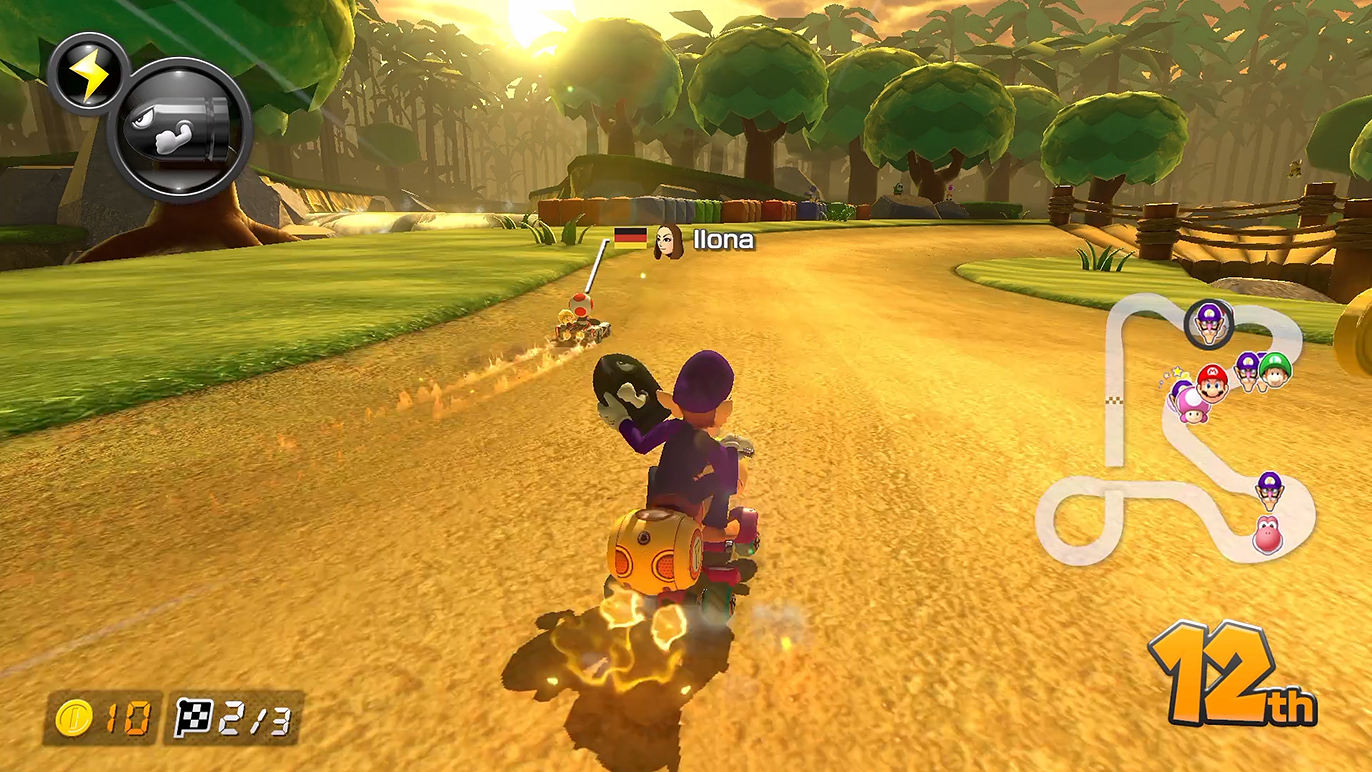Click Toadette's marker on the minimap

1189,403
